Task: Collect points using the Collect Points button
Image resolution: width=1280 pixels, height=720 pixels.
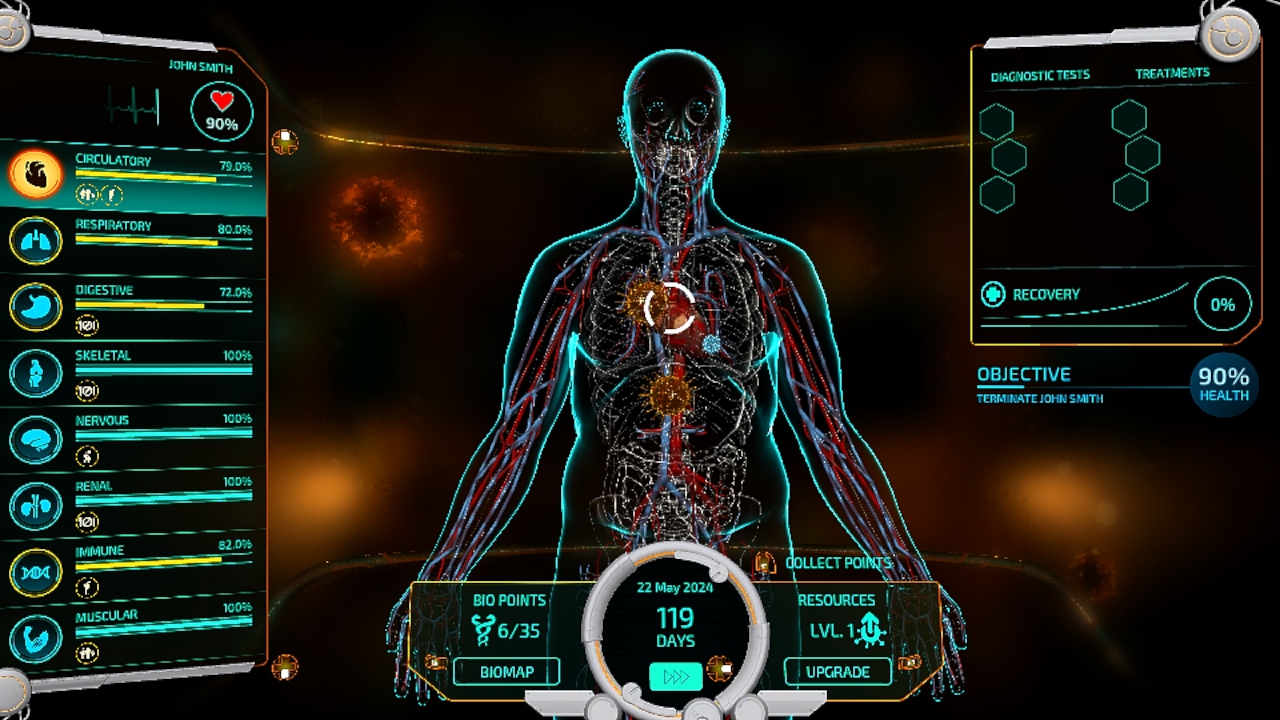Action: coord(827,563)
